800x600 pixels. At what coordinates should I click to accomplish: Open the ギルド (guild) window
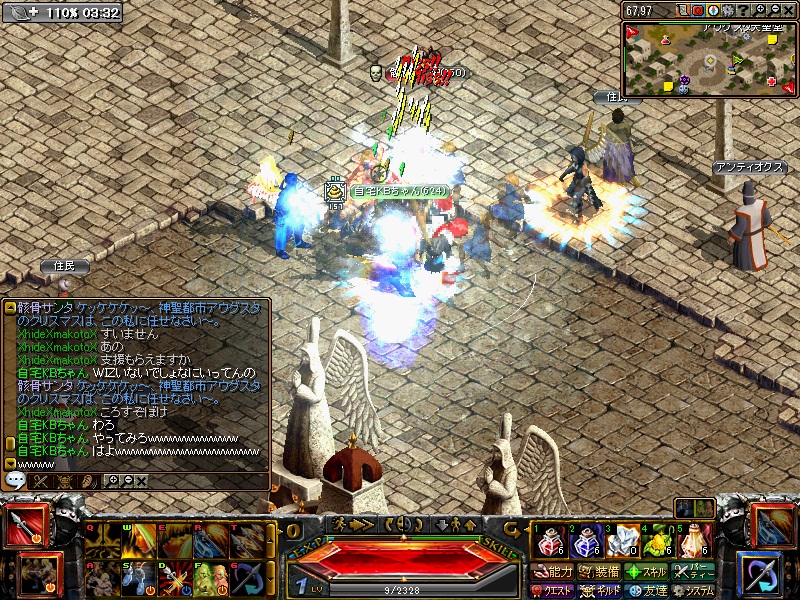coord(598,590)
